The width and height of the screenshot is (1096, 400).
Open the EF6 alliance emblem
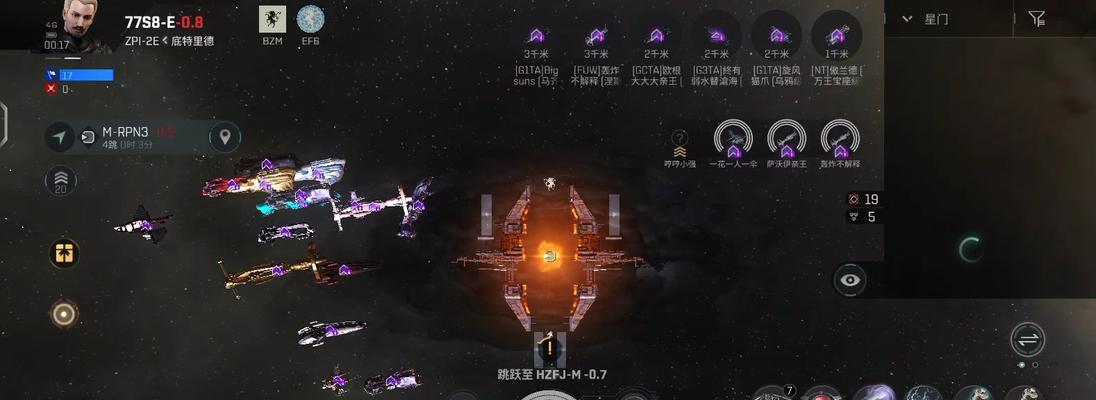[x=310, y=20]
